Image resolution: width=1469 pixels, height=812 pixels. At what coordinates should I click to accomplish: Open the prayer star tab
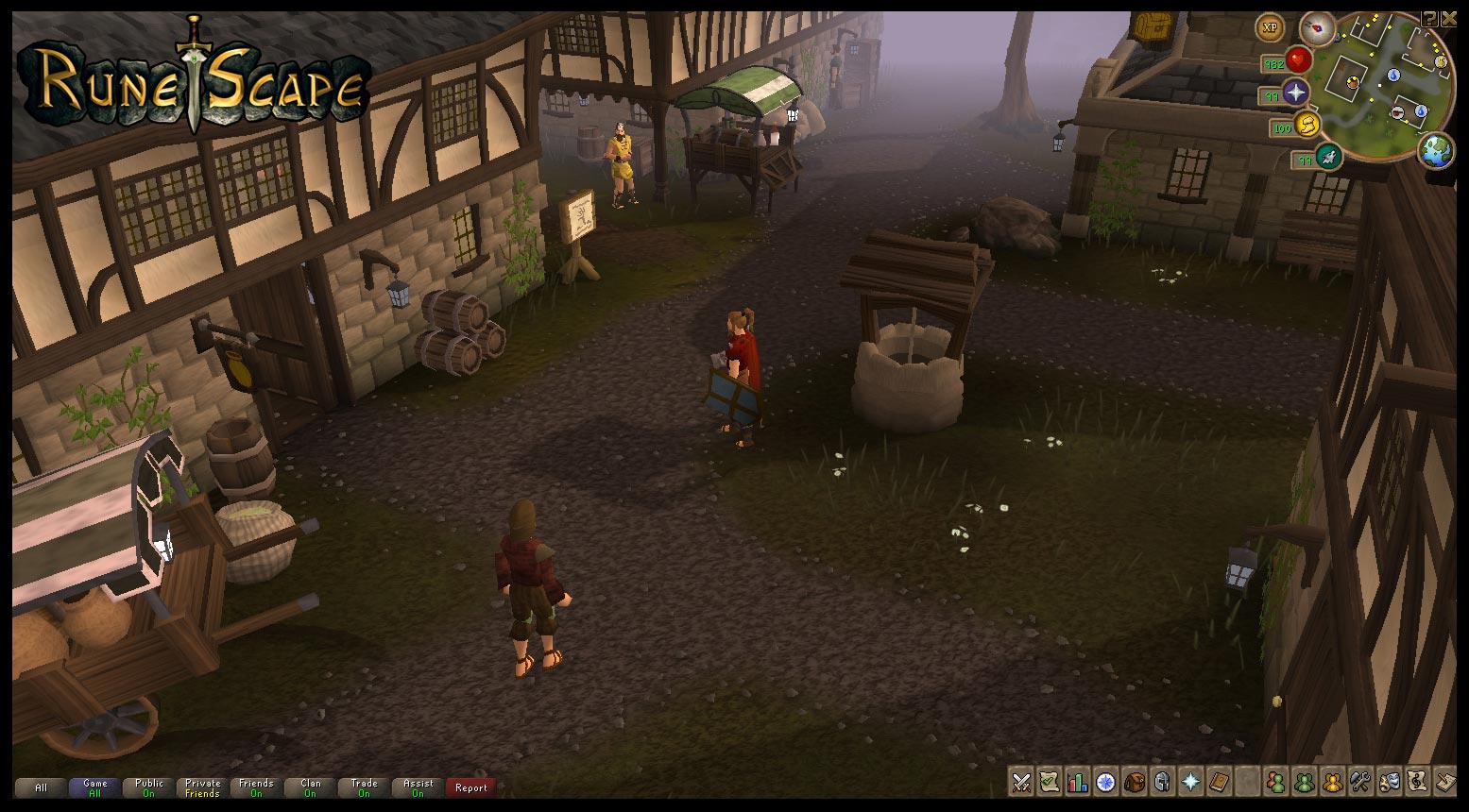click(x=1191, y=782)
